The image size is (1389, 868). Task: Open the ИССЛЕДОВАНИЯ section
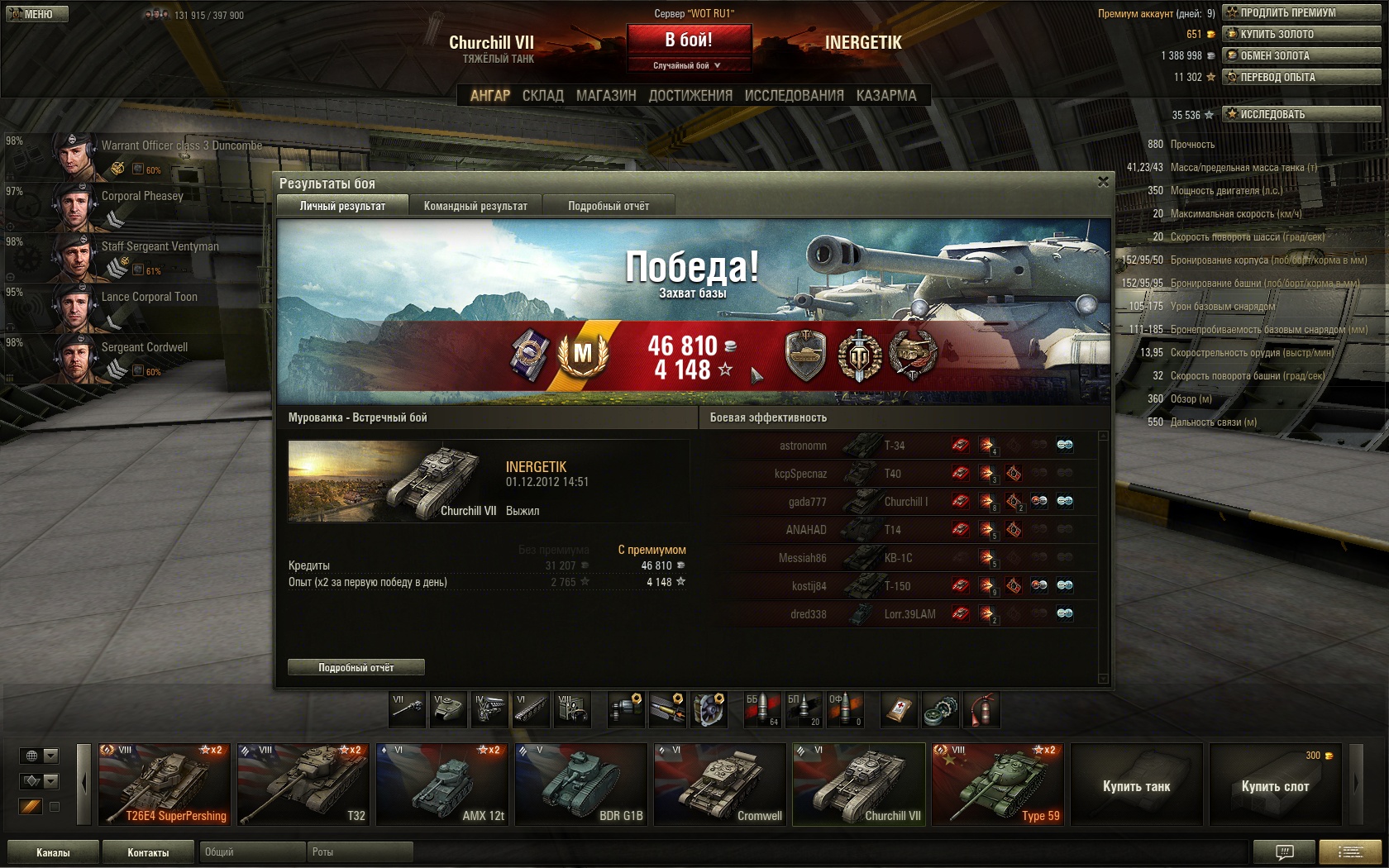coord(794,96)
